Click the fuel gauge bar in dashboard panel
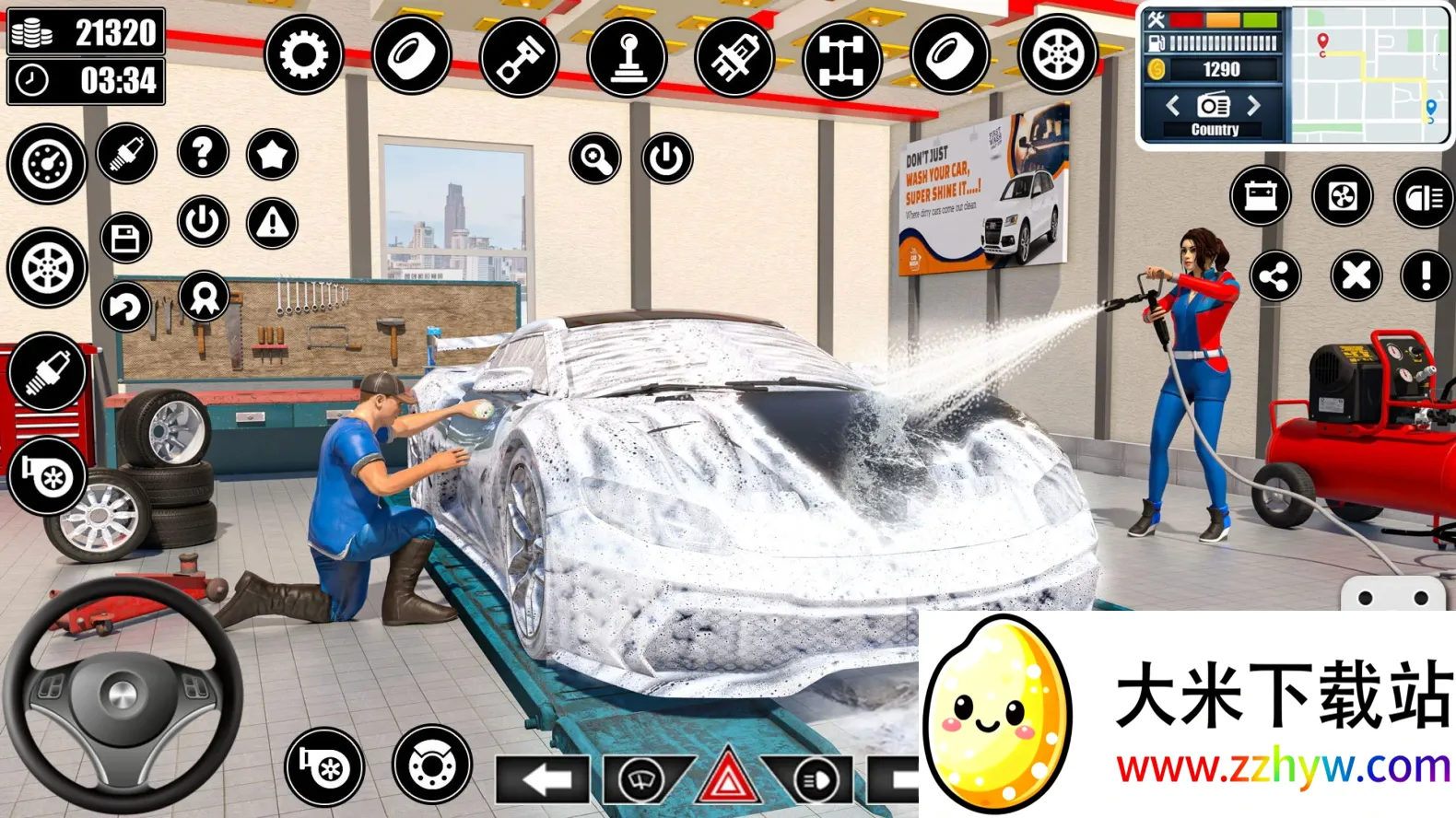1456x818 pixels. pyautogui.click(x=1216, y=41)
